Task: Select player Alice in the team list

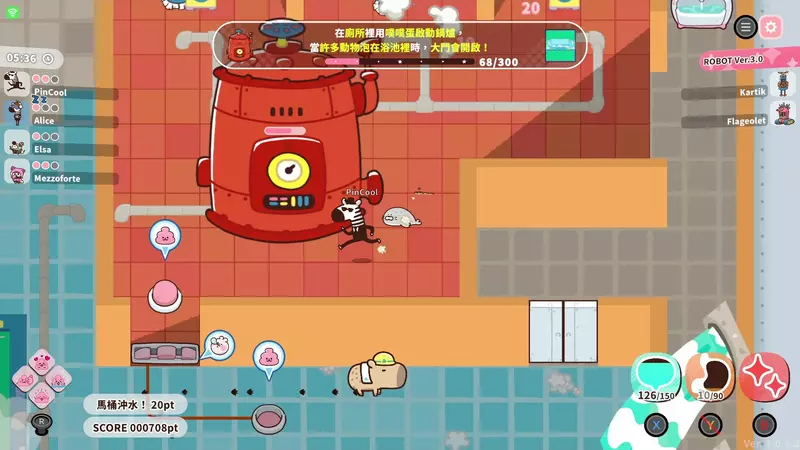Action: [17, 113]
